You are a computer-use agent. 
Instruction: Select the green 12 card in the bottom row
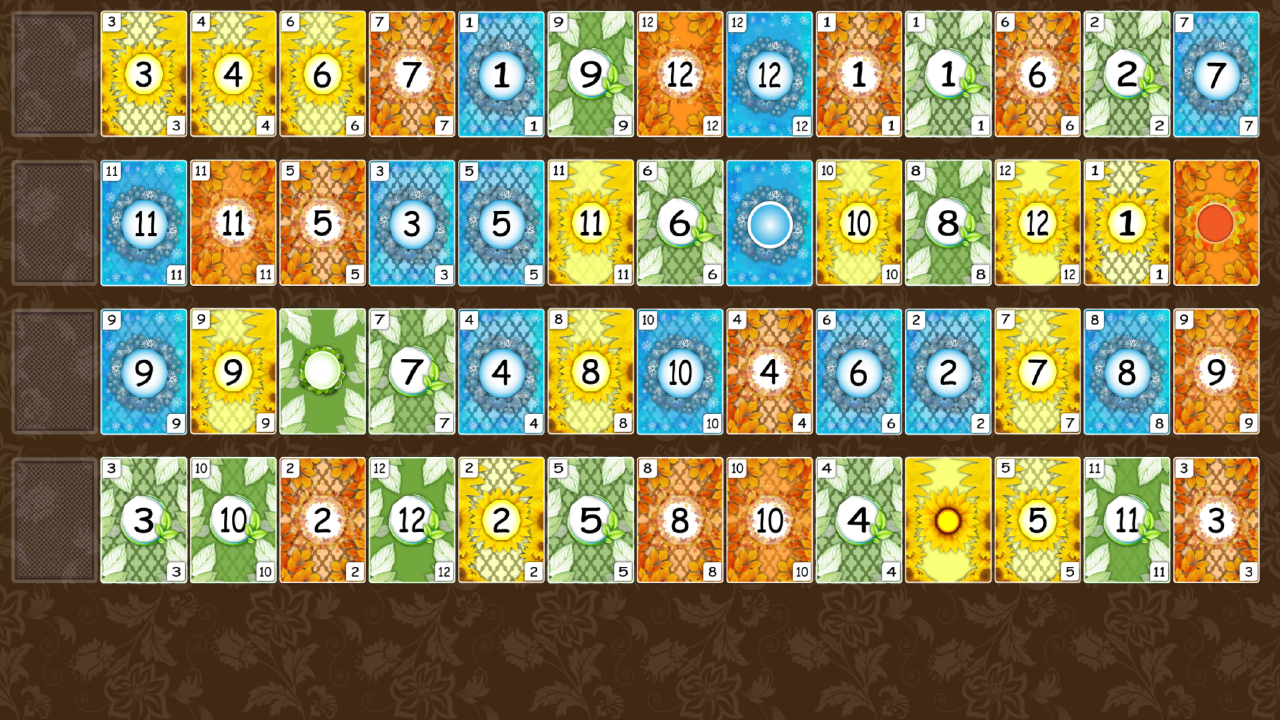411,521
